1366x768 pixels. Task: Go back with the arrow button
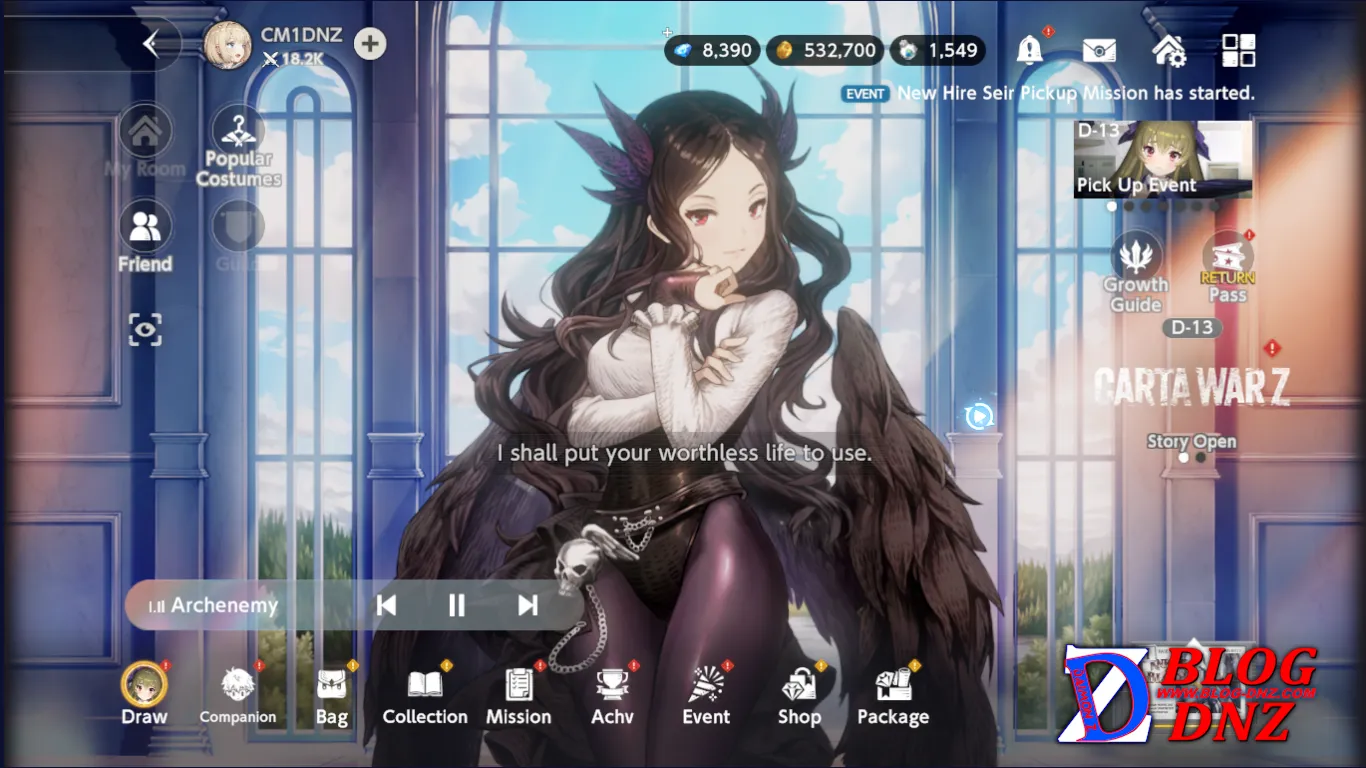point(152,44)
